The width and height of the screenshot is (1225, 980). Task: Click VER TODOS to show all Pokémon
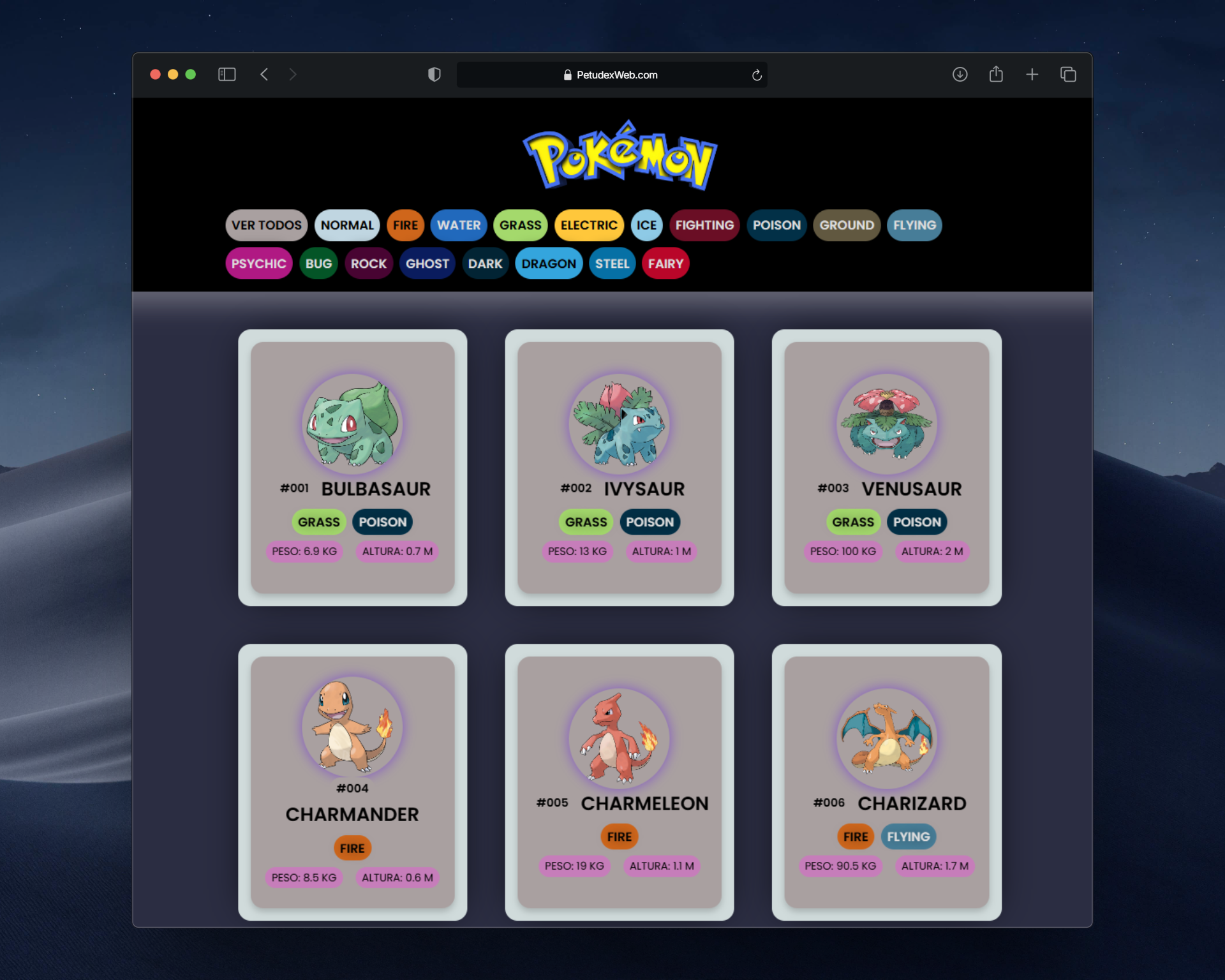(266, 225)
